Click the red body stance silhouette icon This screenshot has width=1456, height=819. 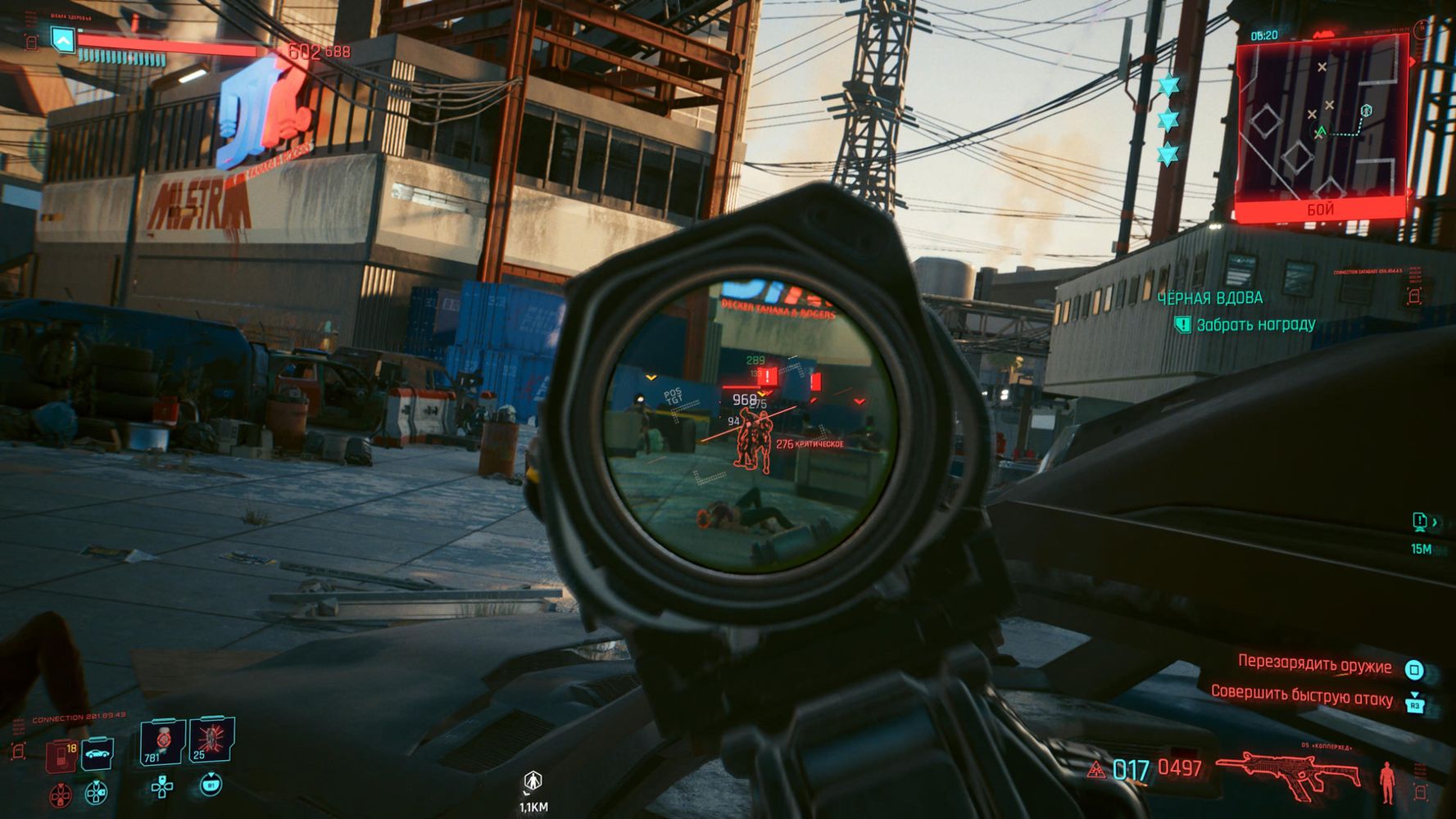coord(1386,781)
